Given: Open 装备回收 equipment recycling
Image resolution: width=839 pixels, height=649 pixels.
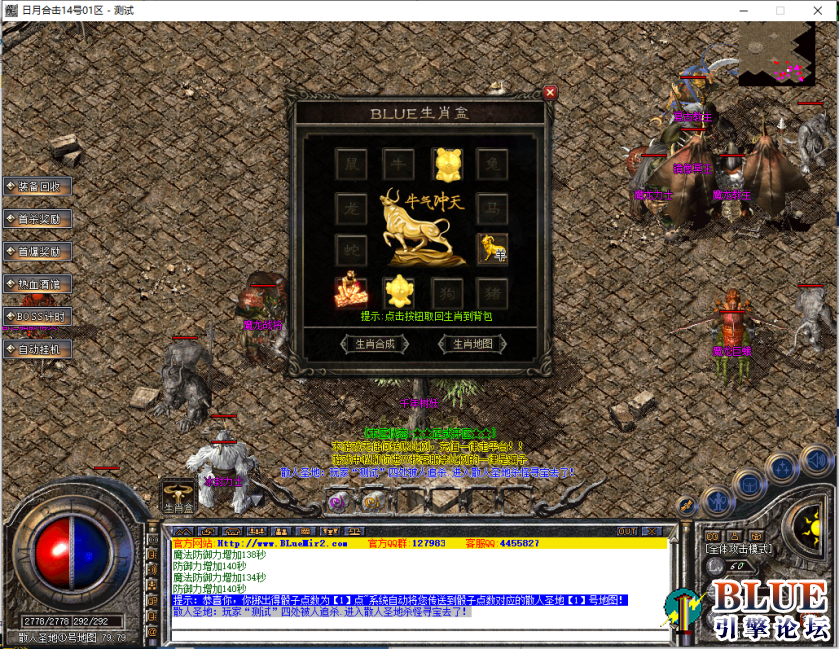Looking at the screenshot, I should [x=37, y=186].
